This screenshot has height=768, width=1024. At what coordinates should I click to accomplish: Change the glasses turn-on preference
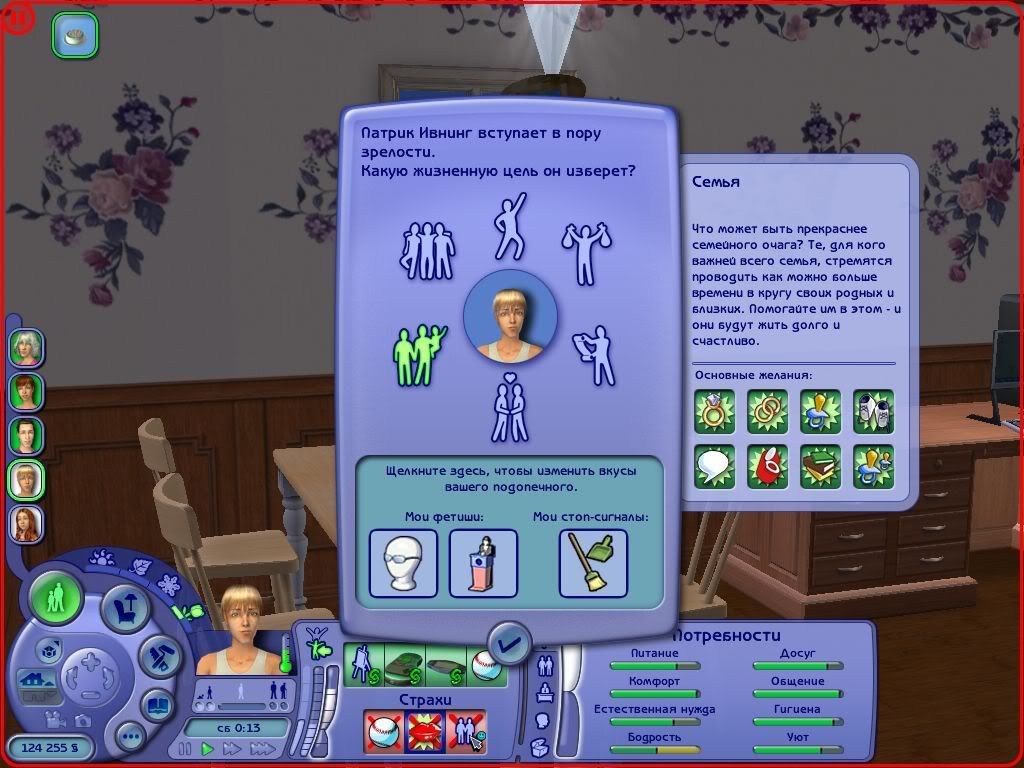click(x=403, y=563)
